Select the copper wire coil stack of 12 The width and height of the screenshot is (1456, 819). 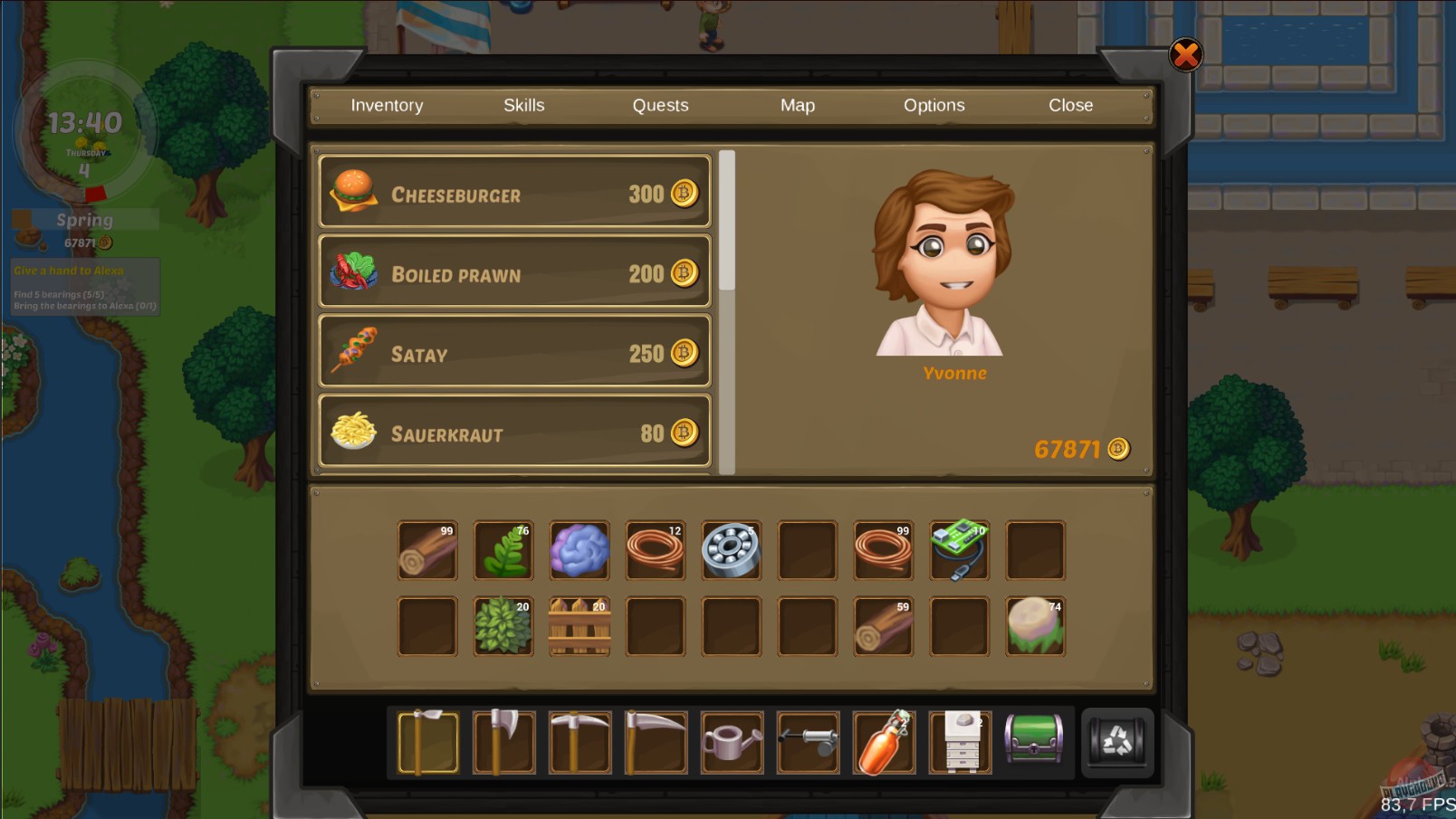pyautogui.click(x=656, y=548)
